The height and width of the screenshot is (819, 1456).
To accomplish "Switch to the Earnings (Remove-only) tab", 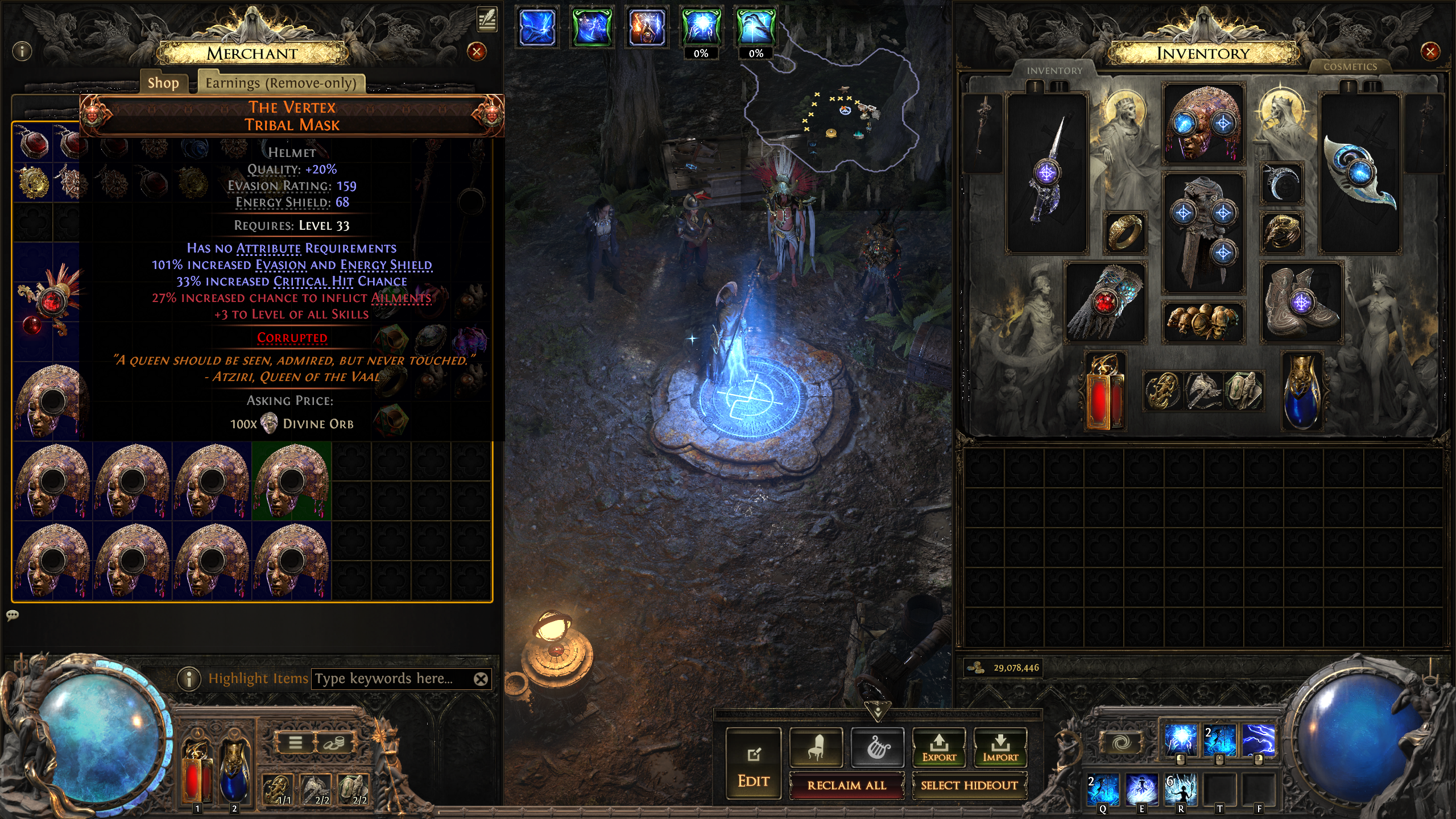I will 281,83.
